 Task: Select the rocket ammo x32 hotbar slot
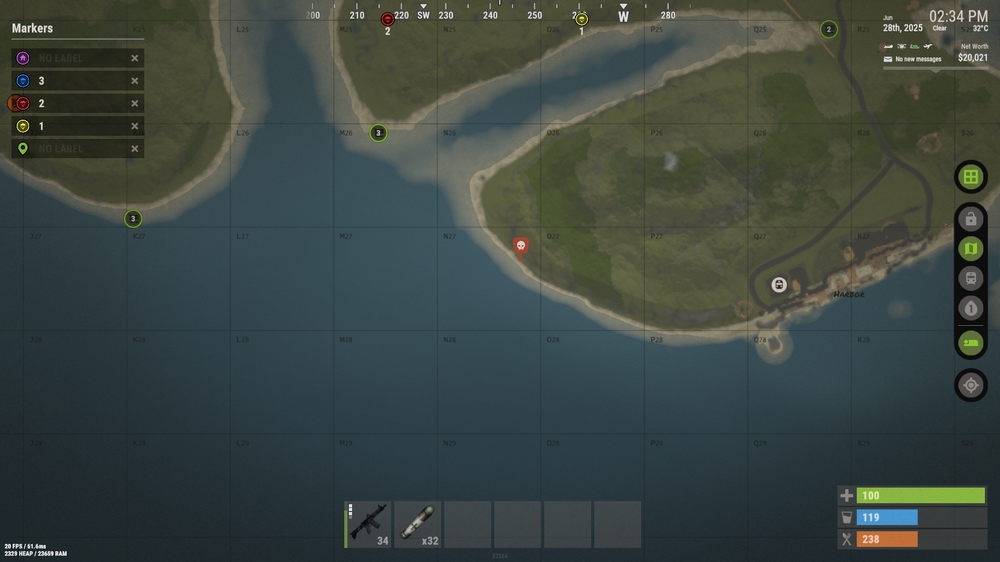(x=418, y=525)
